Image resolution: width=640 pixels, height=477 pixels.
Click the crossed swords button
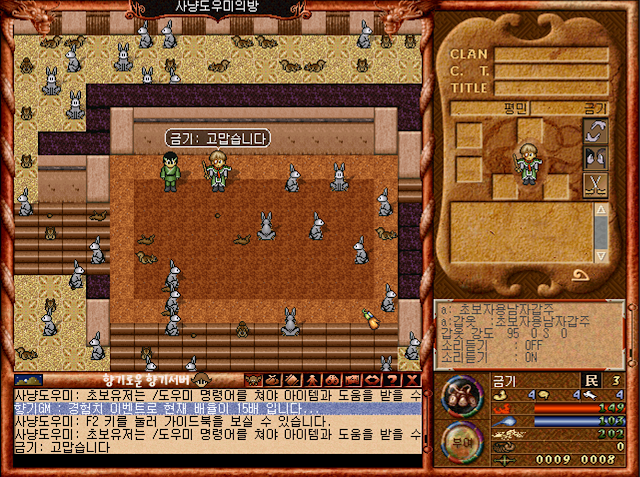click(596, 184)
